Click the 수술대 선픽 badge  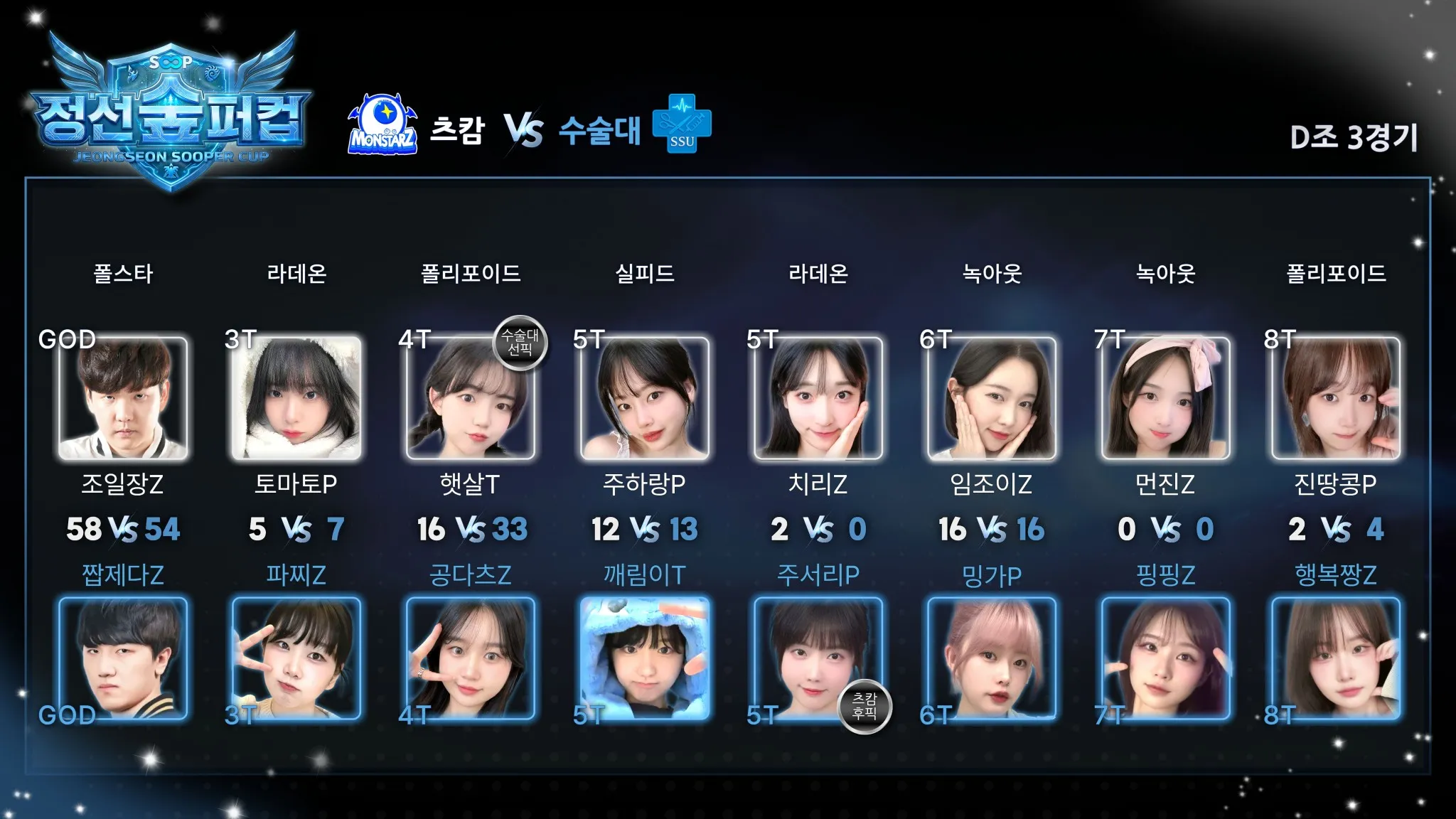click(520, 343)
